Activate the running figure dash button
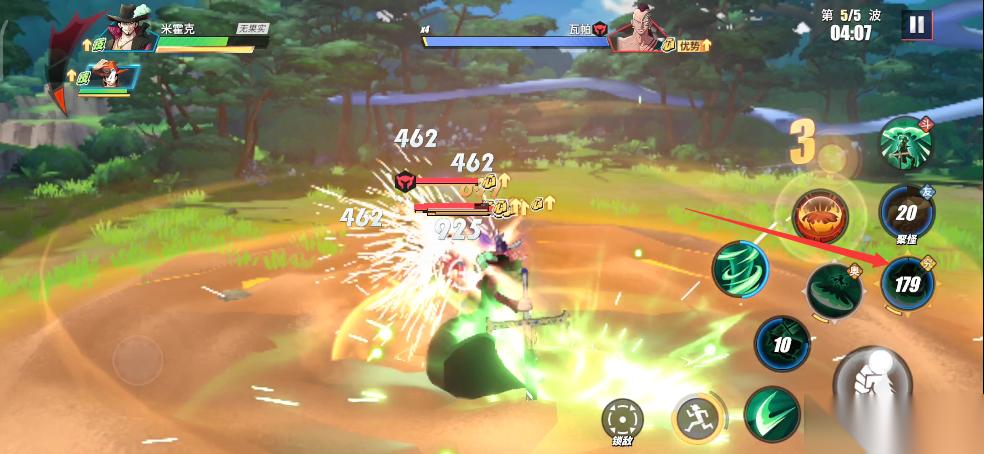984x454 pixels. click(x=695, y=418)
